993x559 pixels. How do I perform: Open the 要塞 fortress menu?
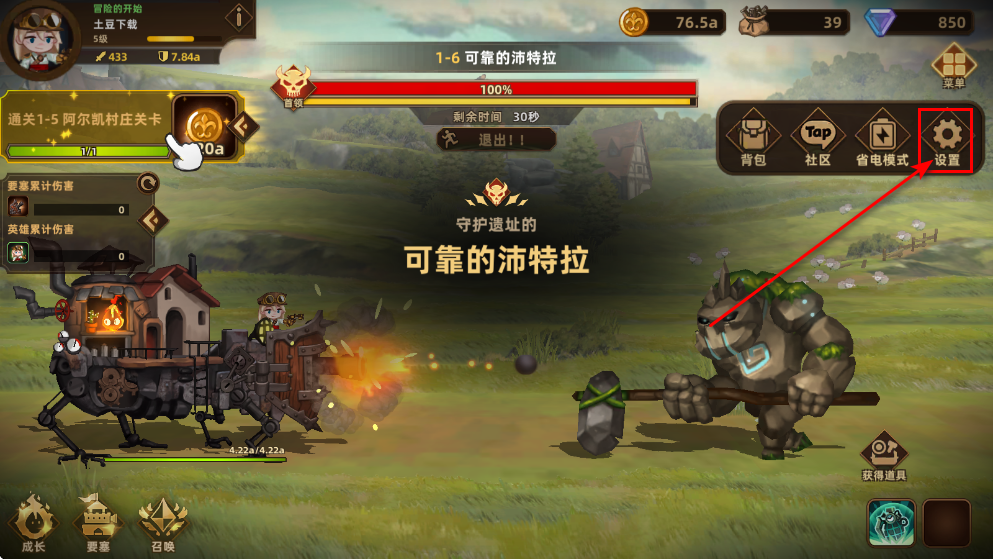pos(97,523)
